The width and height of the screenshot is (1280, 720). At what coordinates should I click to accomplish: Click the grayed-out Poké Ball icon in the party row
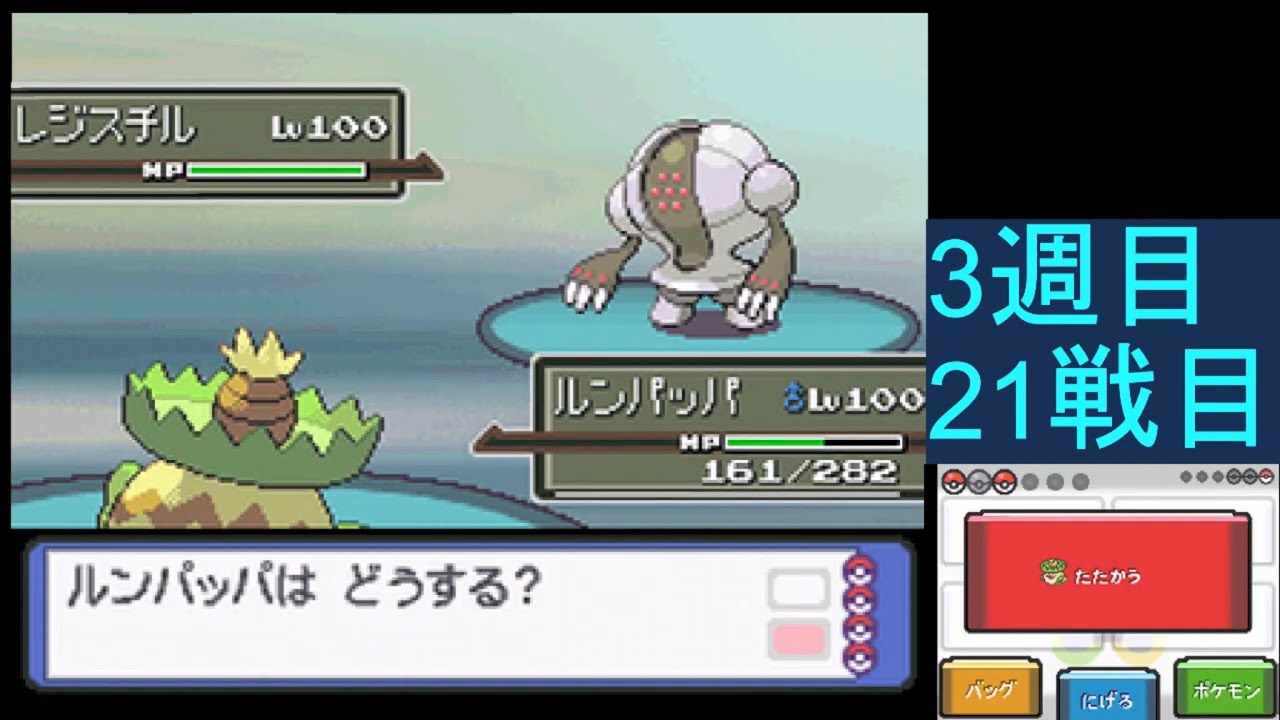(x=978, y=481)
